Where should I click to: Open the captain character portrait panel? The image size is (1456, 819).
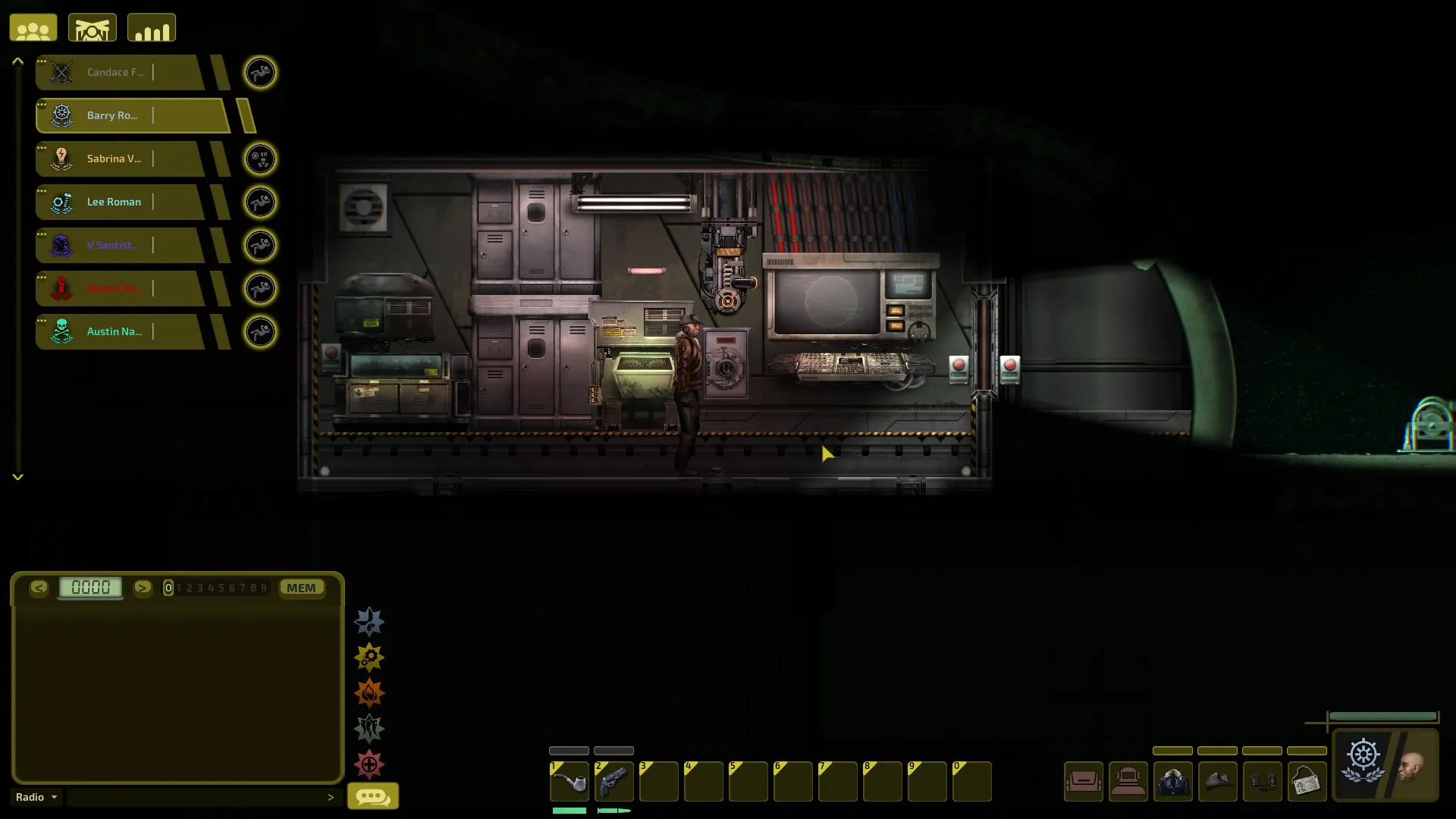(x=1385, y=764)
